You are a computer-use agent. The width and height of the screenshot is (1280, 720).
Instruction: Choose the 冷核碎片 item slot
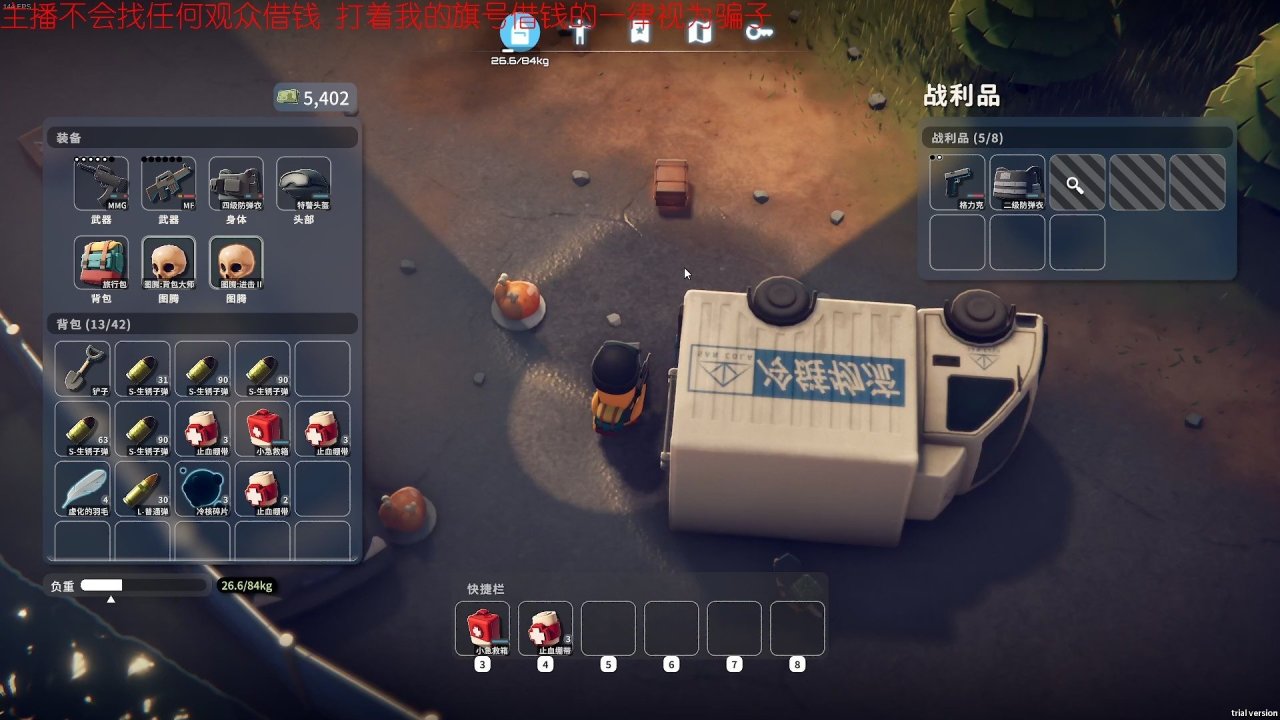[x=202, y=489]
